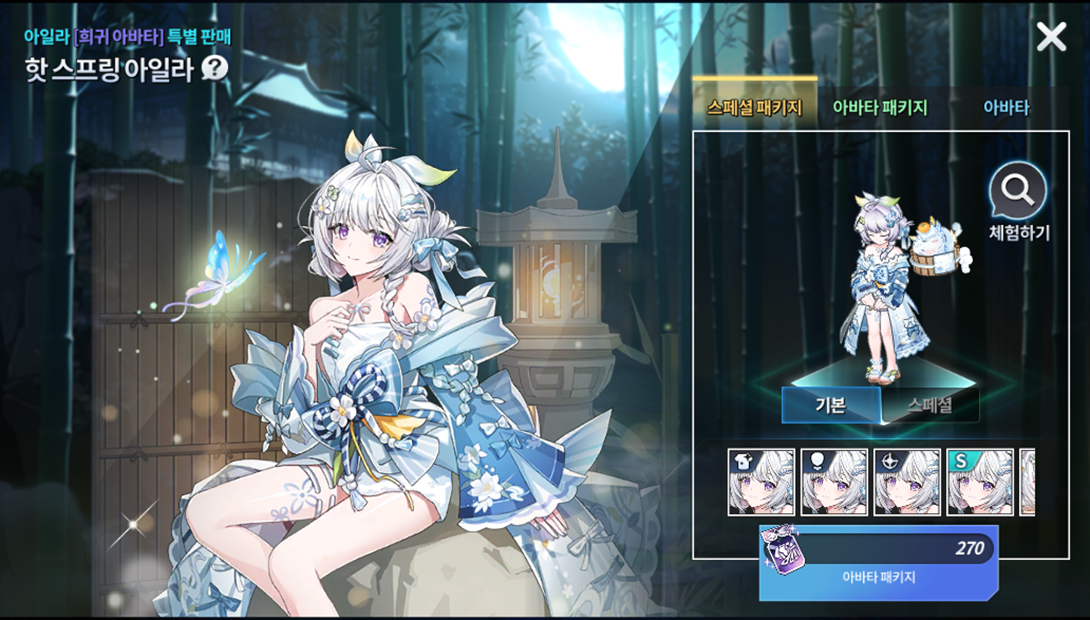Buy the 아바타 패키지 for 270

click(x=878, y=562)
